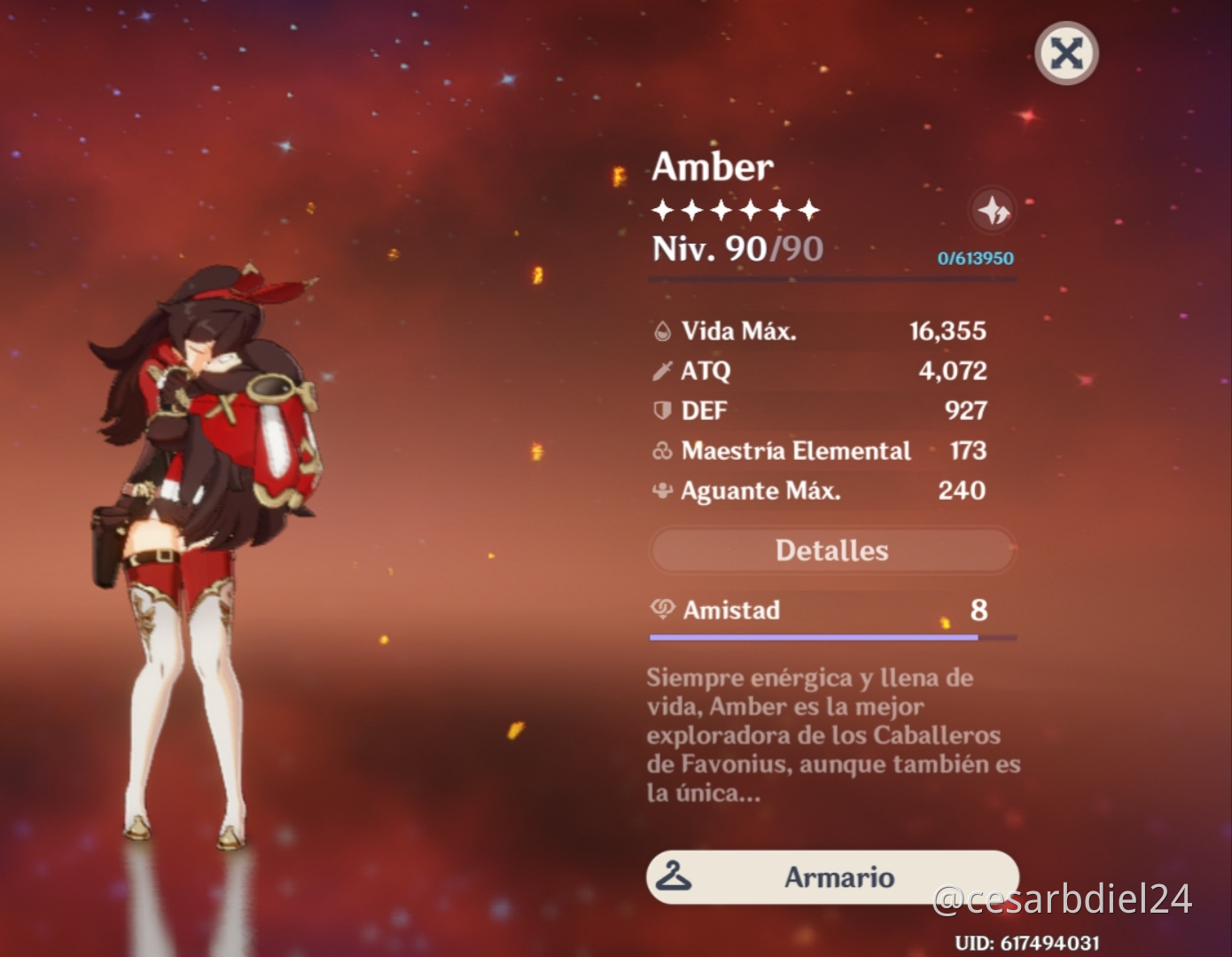The image size is (1232, 957).
Task: Click the experience progress bar
Action: coord(831,278)
